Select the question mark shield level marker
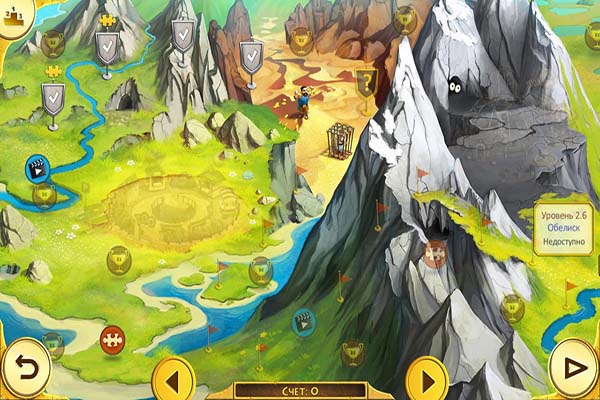 pos(366,81)
